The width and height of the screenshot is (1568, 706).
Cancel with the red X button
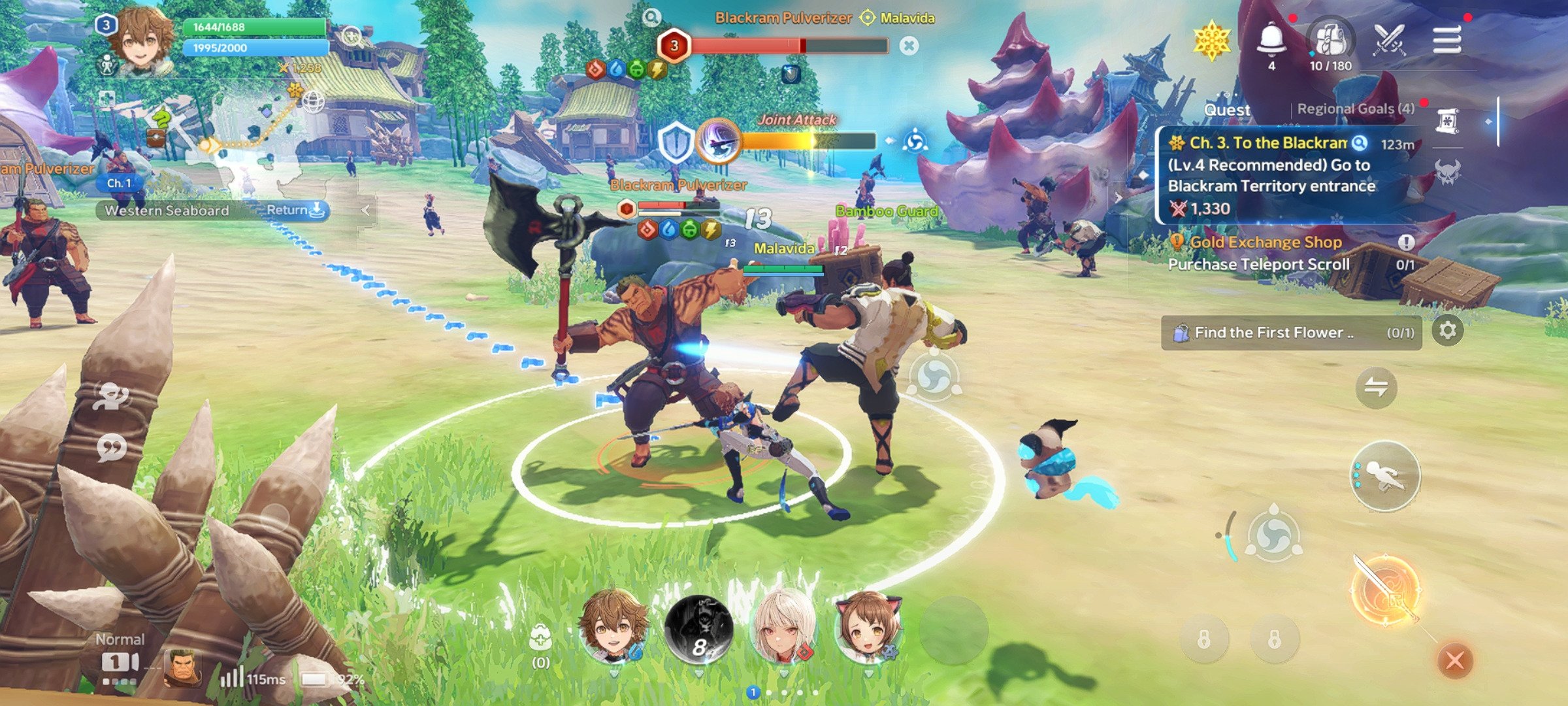click(x=1454, y=660)
